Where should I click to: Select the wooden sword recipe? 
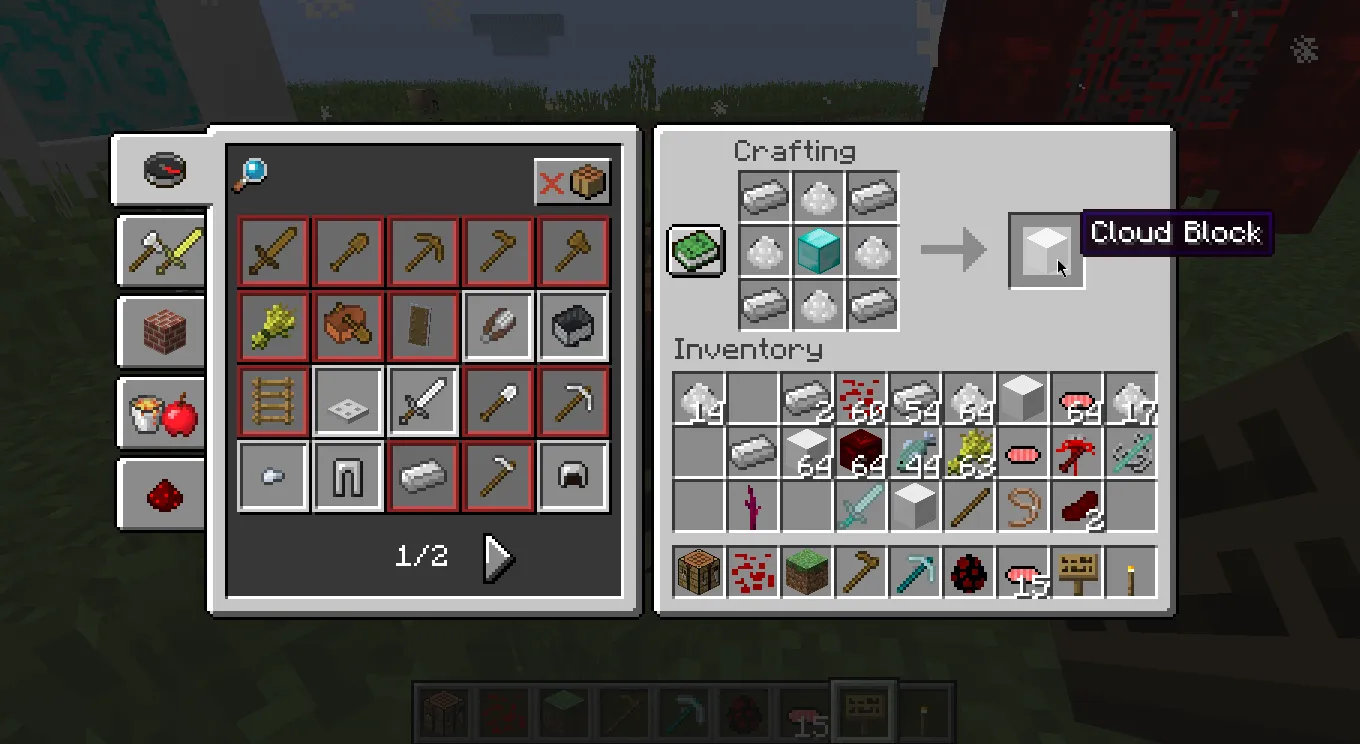(272, 251)
